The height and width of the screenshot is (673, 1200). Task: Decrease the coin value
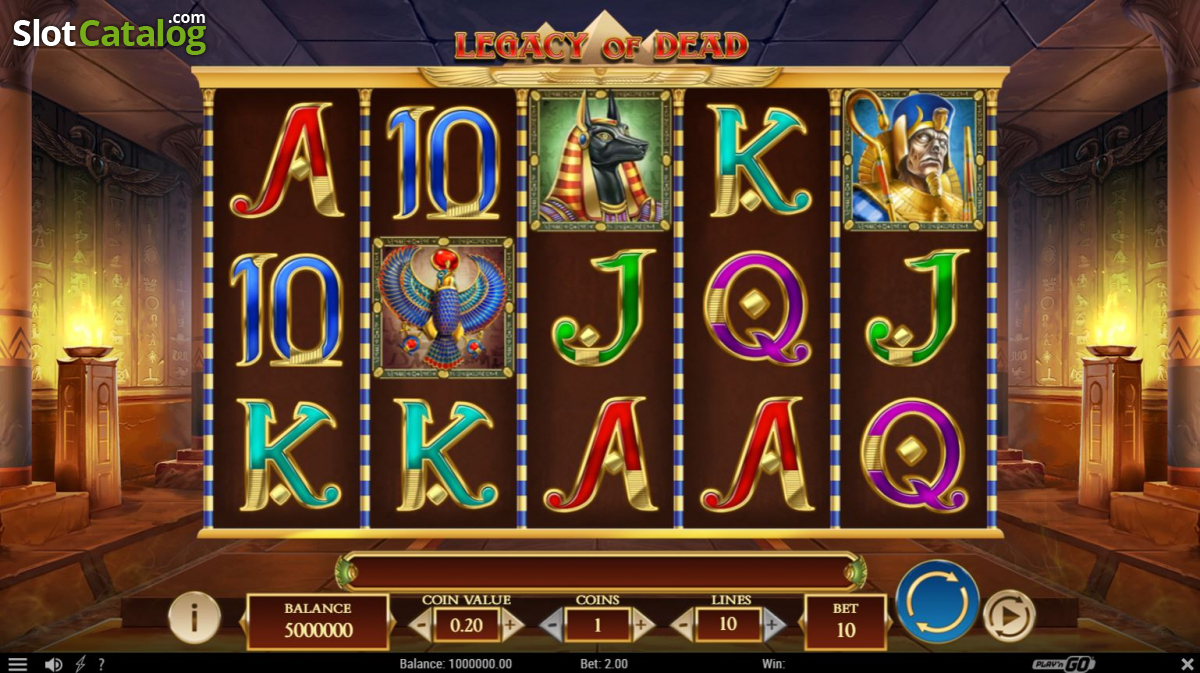tap(421, 626)
